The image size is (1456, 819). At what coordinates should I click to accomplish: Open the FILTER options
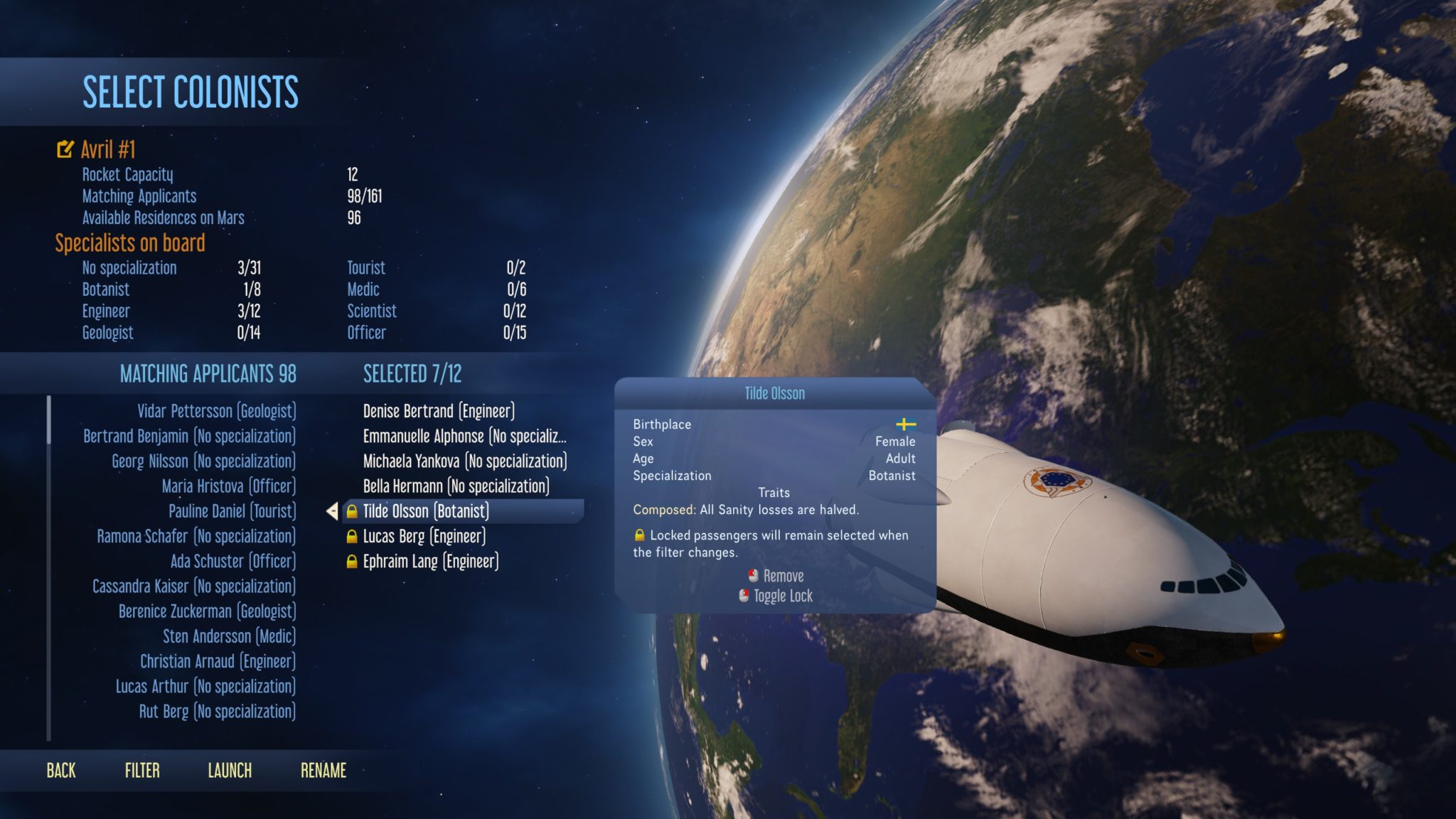coord(142,771)
